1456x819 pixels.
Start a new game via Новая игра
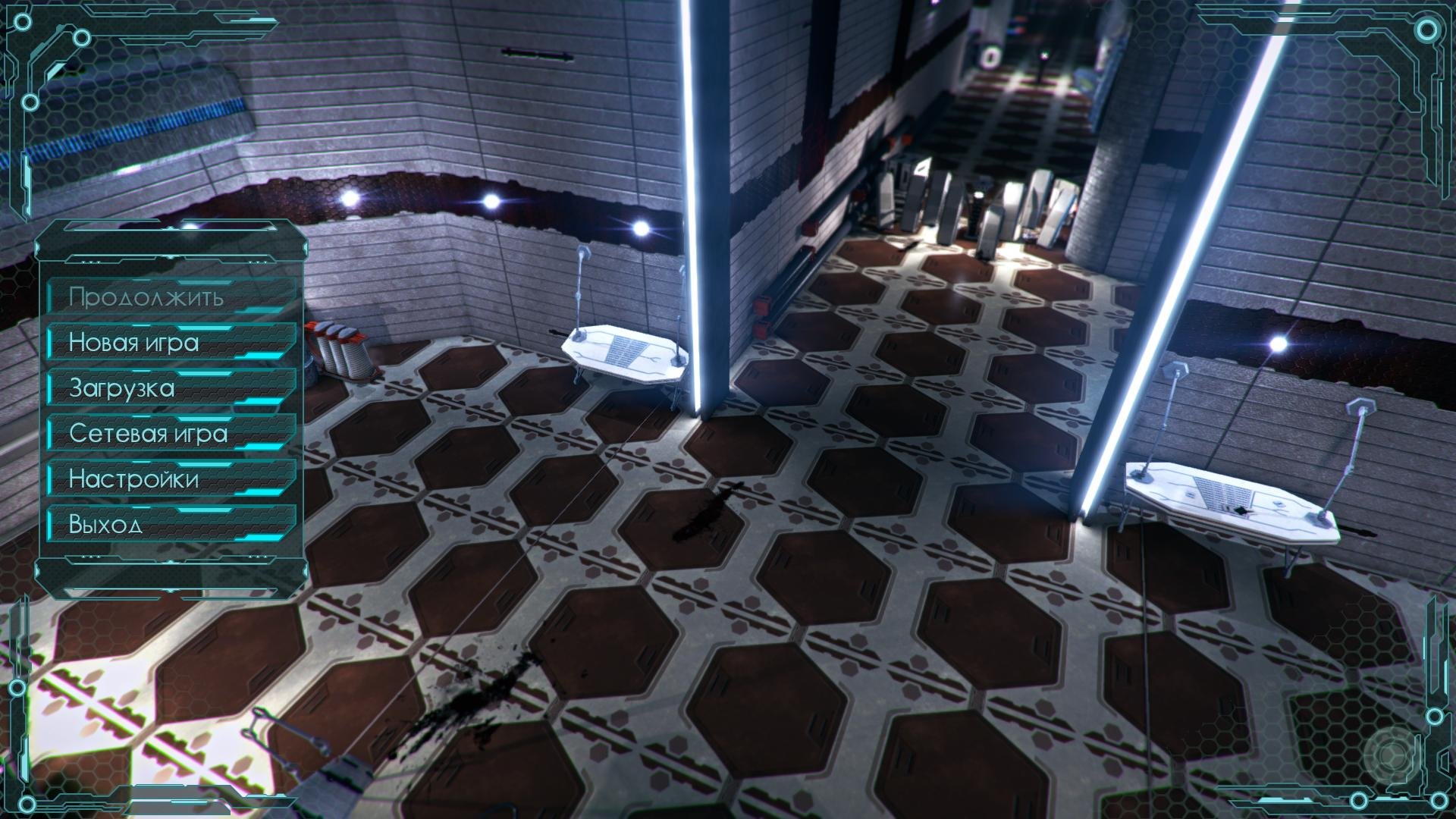coord(171,342)
